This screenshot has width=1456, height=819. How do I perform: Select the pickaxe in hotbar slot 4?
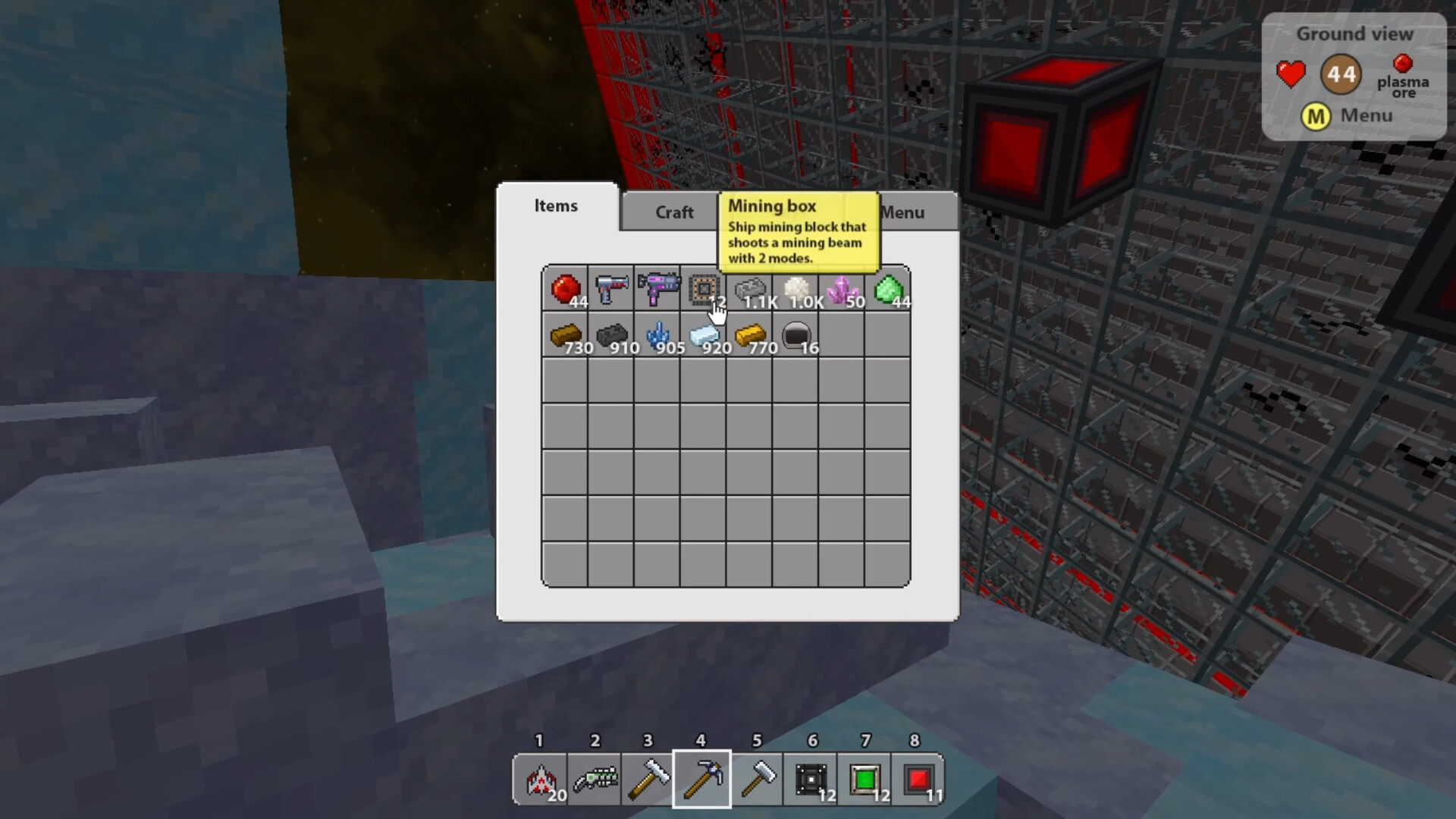[701, 780]
